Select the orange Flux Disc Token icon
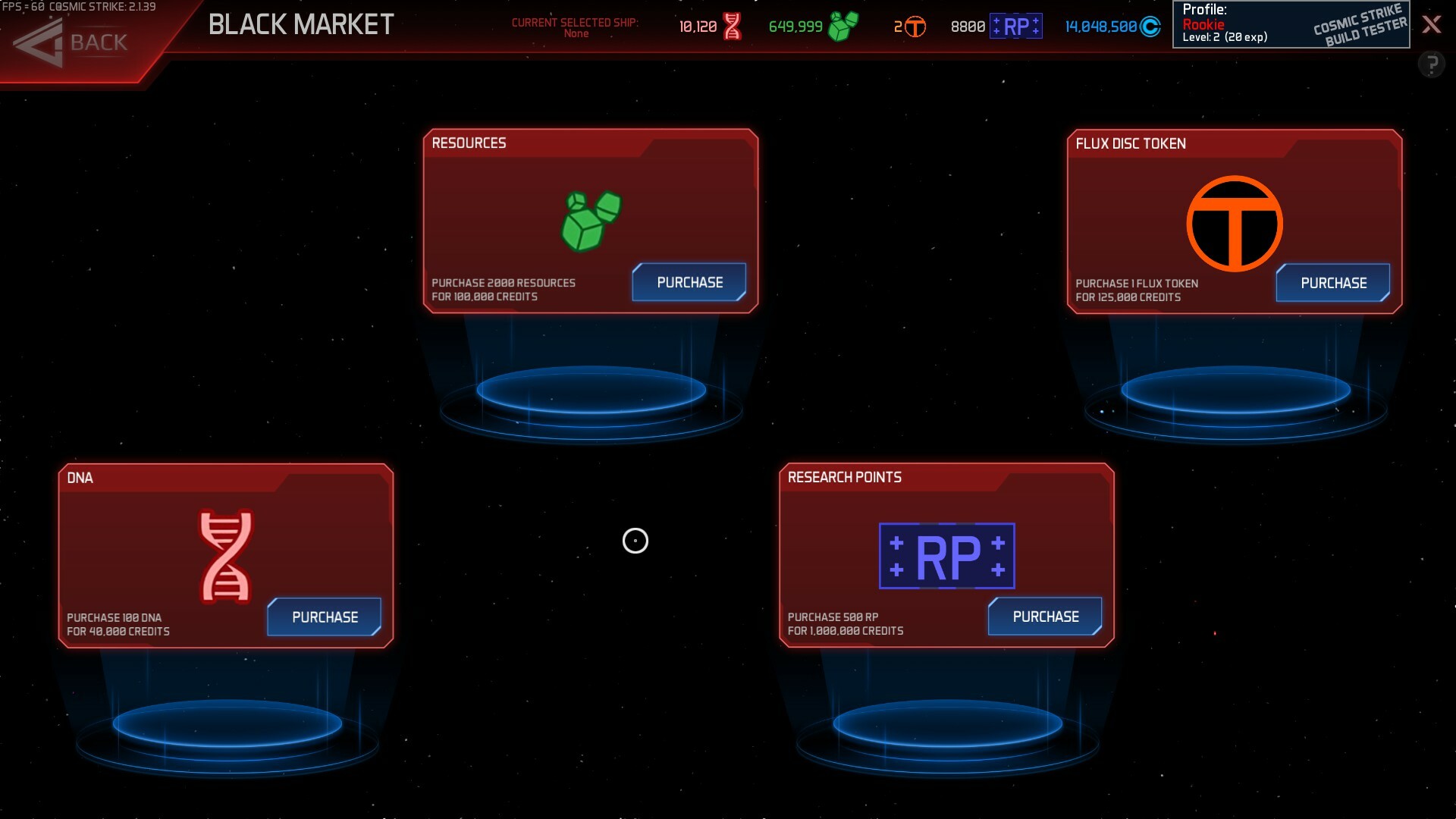 [x=1234, y=222]
